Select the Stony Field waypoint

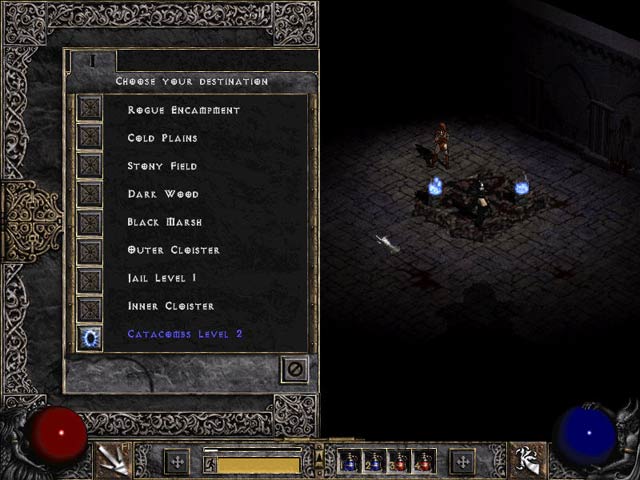[x=90, y=165]
